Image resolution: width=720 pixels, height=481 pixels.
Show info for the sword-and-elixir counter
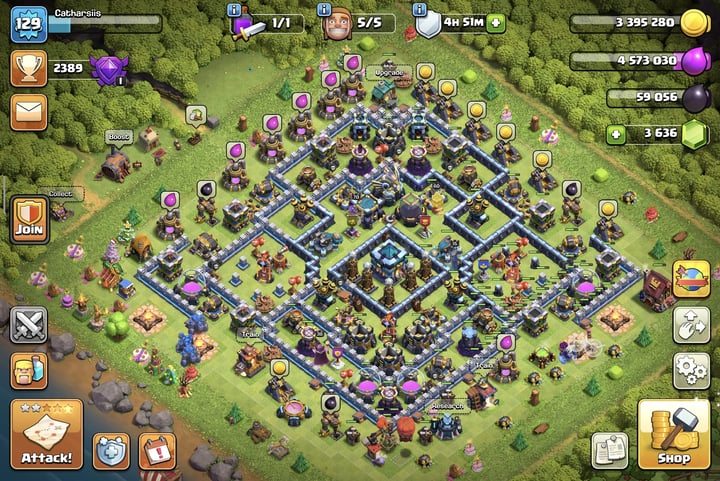point(235,9)
